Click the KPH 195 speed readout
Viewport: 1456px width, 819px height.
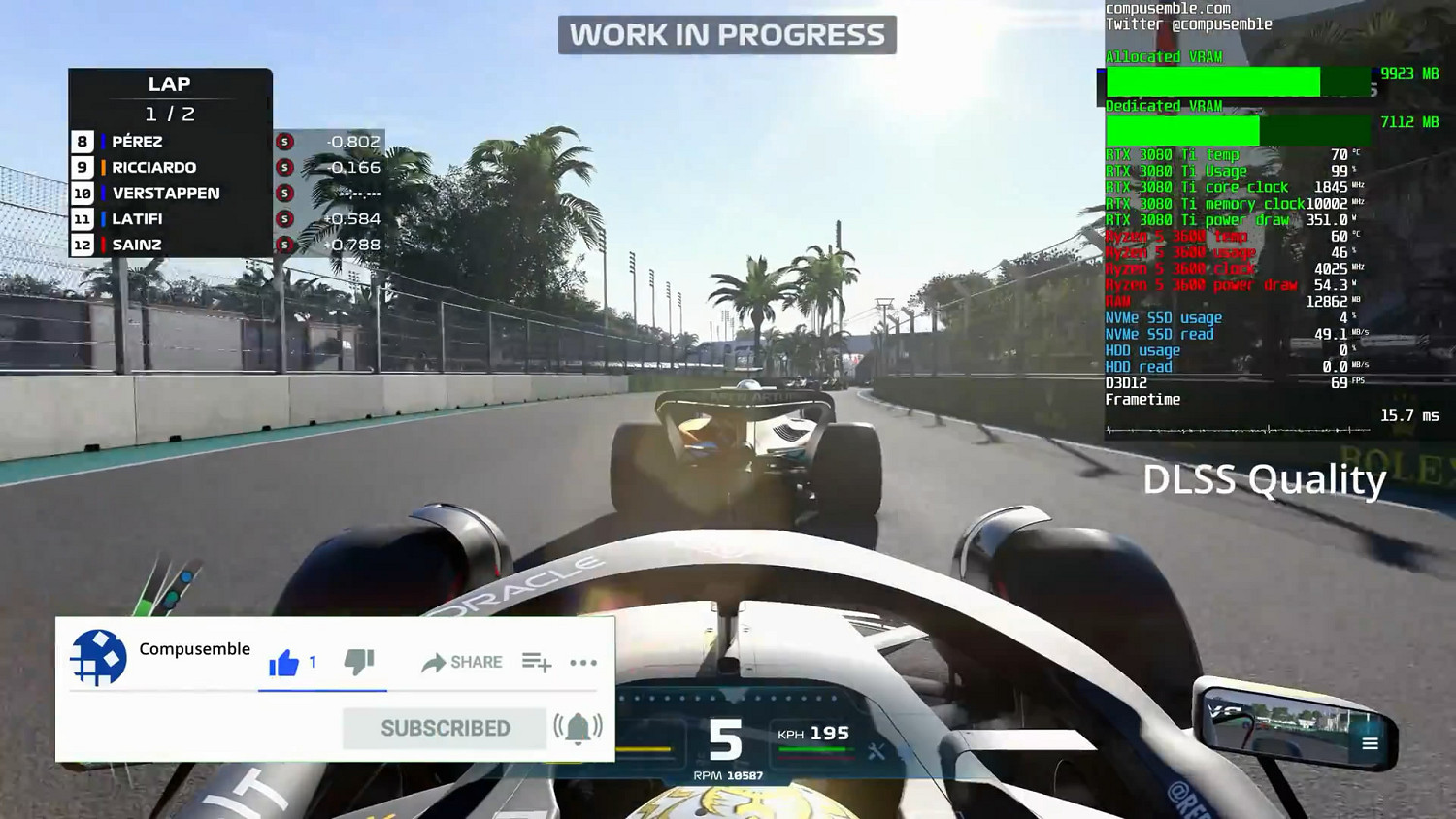[x=813, y=734]
